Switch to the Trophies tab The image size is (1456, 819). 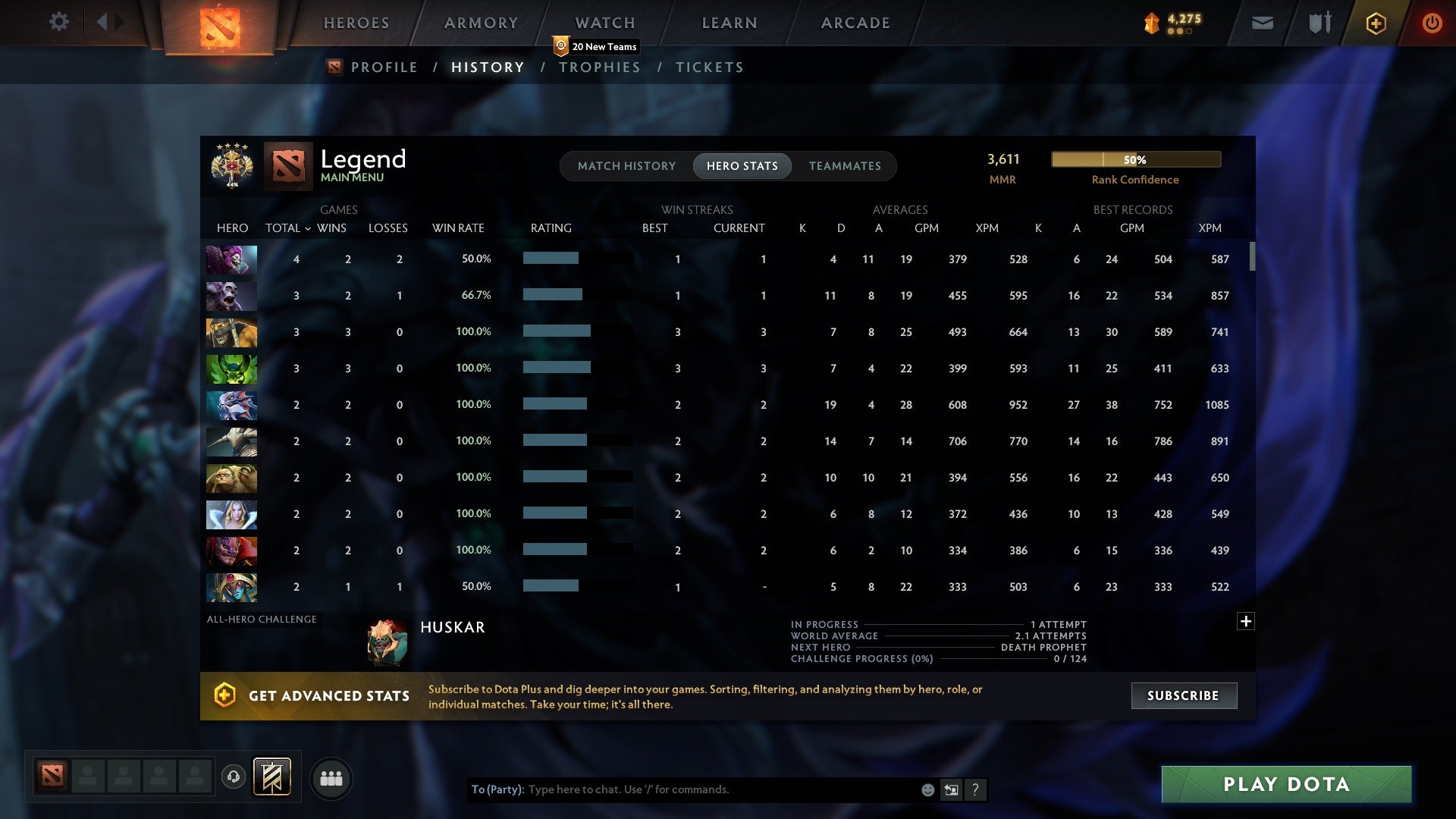point(599,67)
